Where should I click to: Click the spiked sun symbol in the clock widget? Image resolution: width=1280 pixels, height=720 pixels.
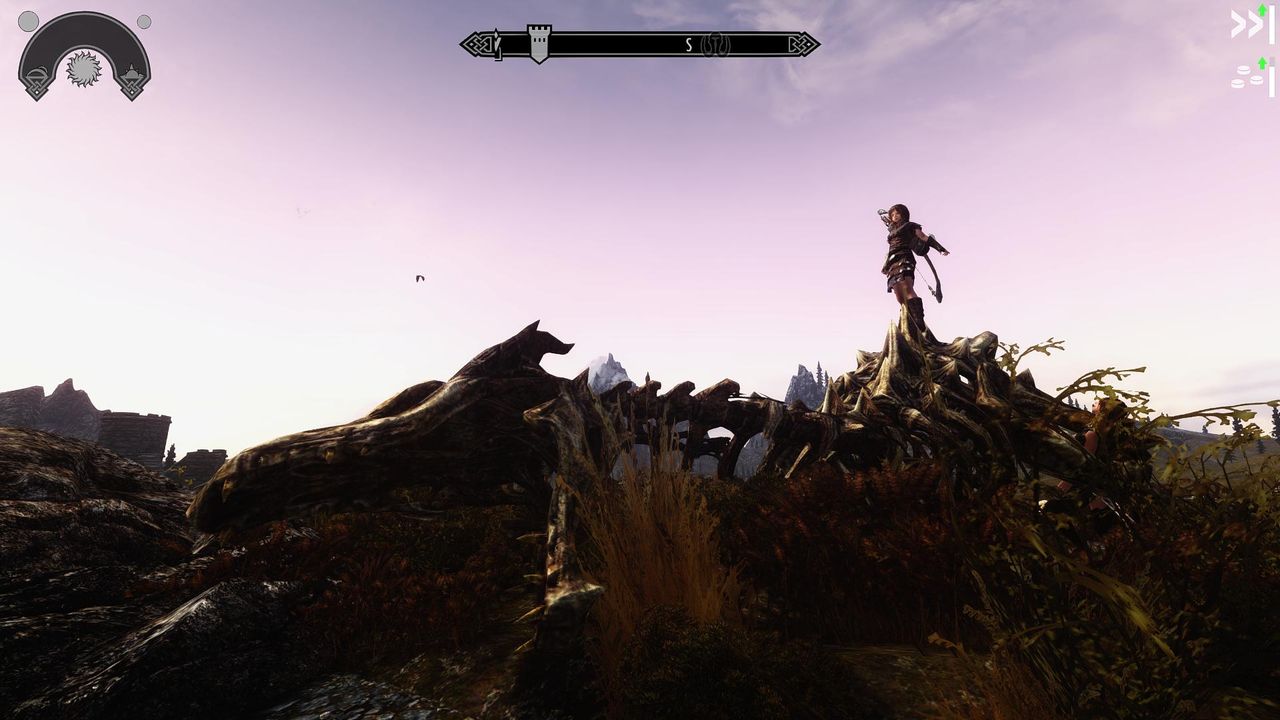tap(85, 69)
